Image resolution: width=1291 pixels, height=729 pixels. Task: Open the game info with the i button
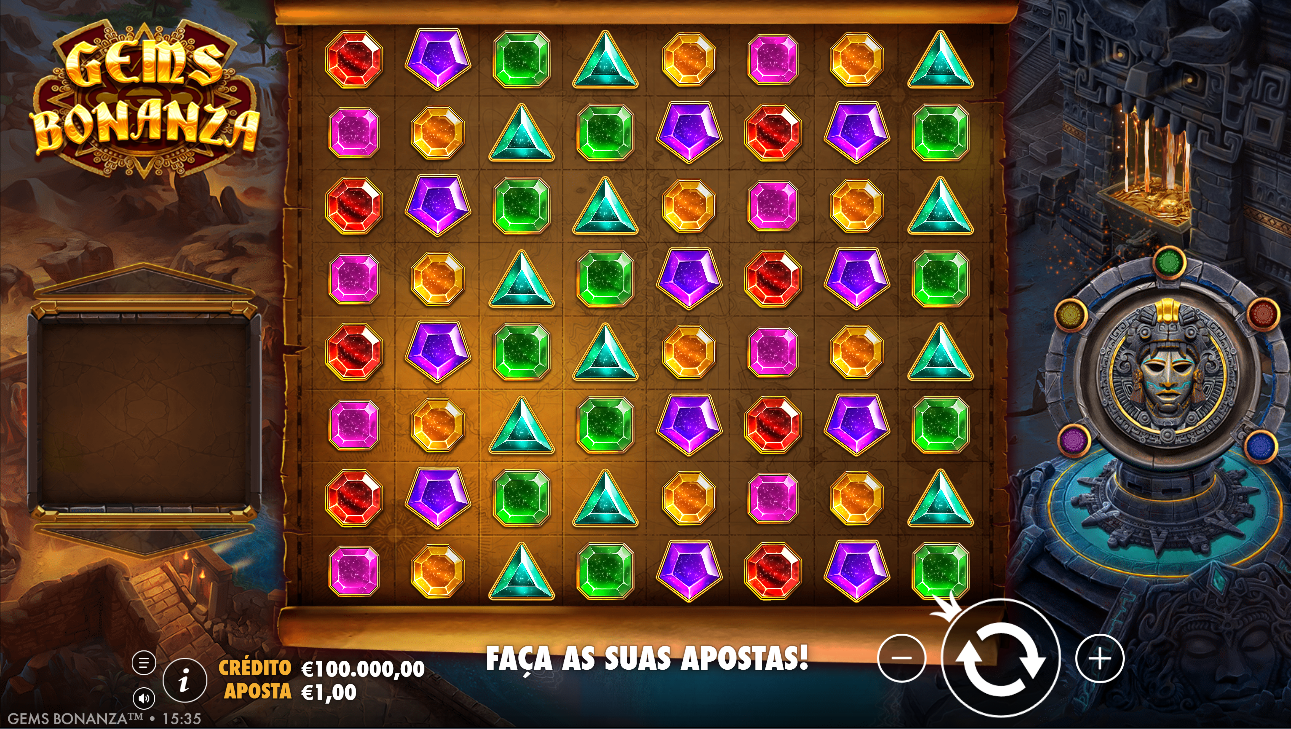[x=184, y=681]
